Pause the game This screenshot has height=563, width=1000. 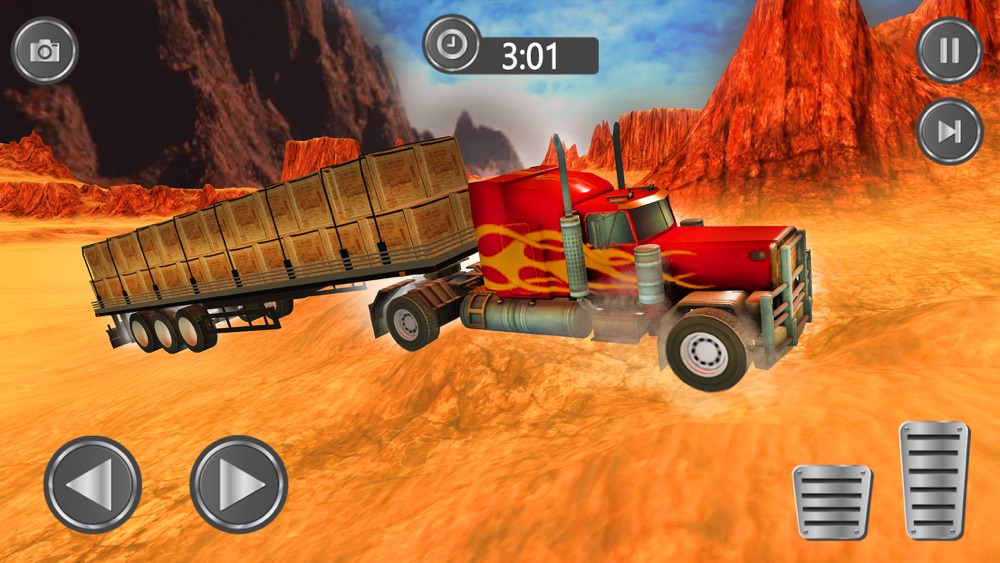[x=949, y=50]
